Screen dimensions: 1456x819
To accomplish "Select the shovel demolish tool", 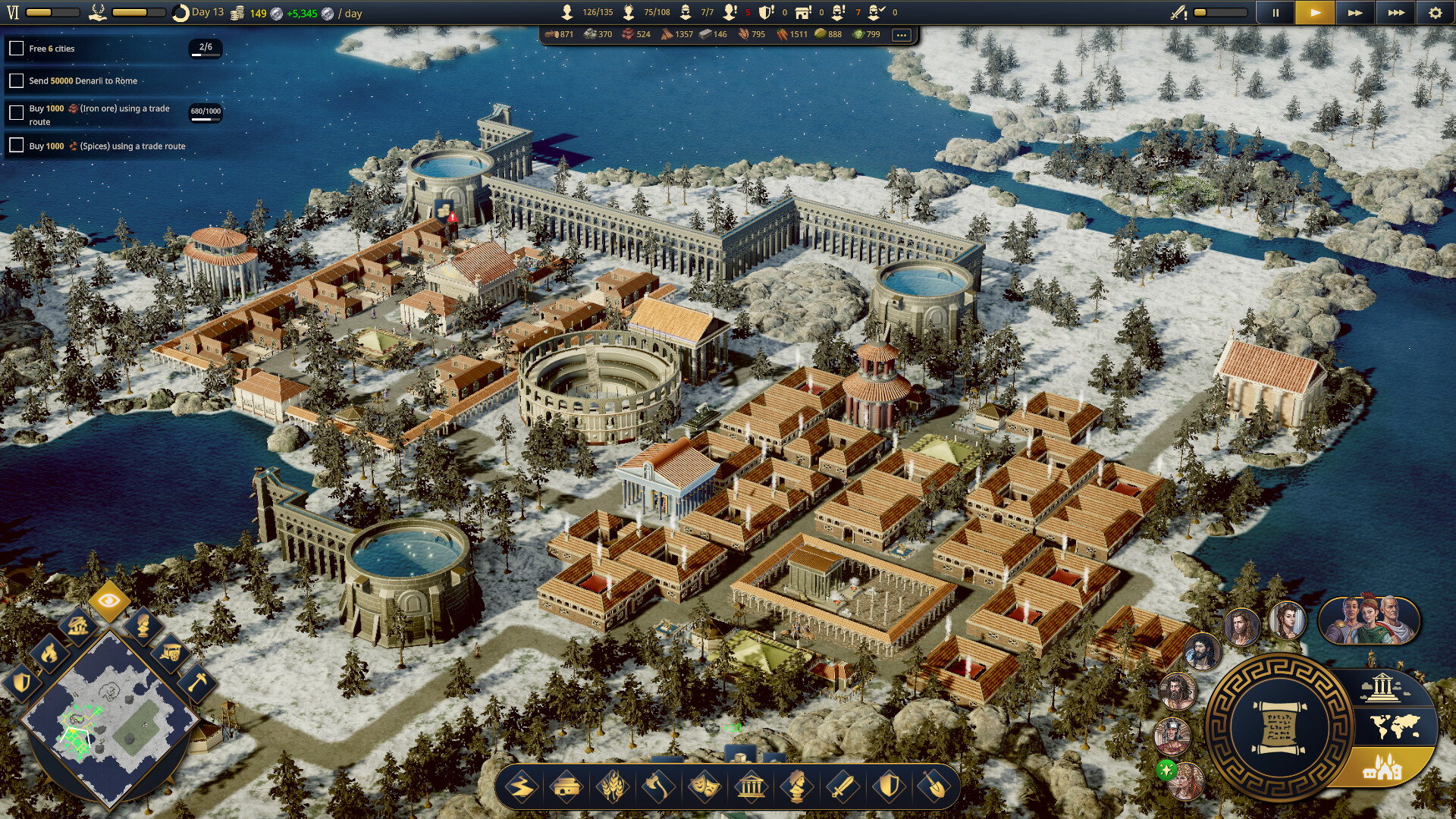I will pyautogui.click(x=934, y=787).
